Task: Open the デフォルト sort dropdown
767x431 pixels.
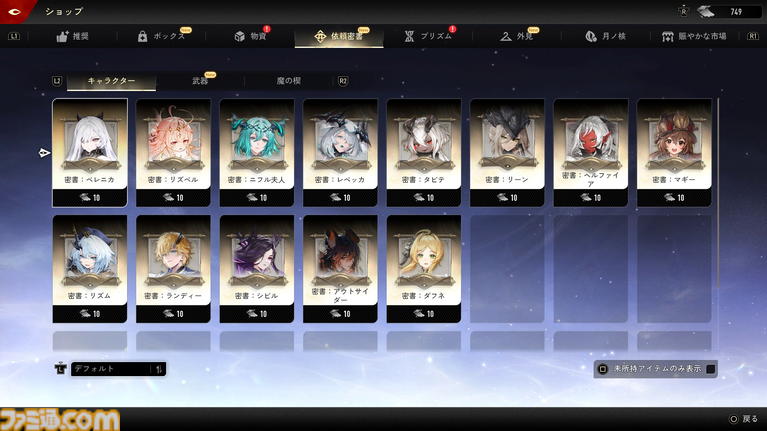Action: [x=118, y=369]
